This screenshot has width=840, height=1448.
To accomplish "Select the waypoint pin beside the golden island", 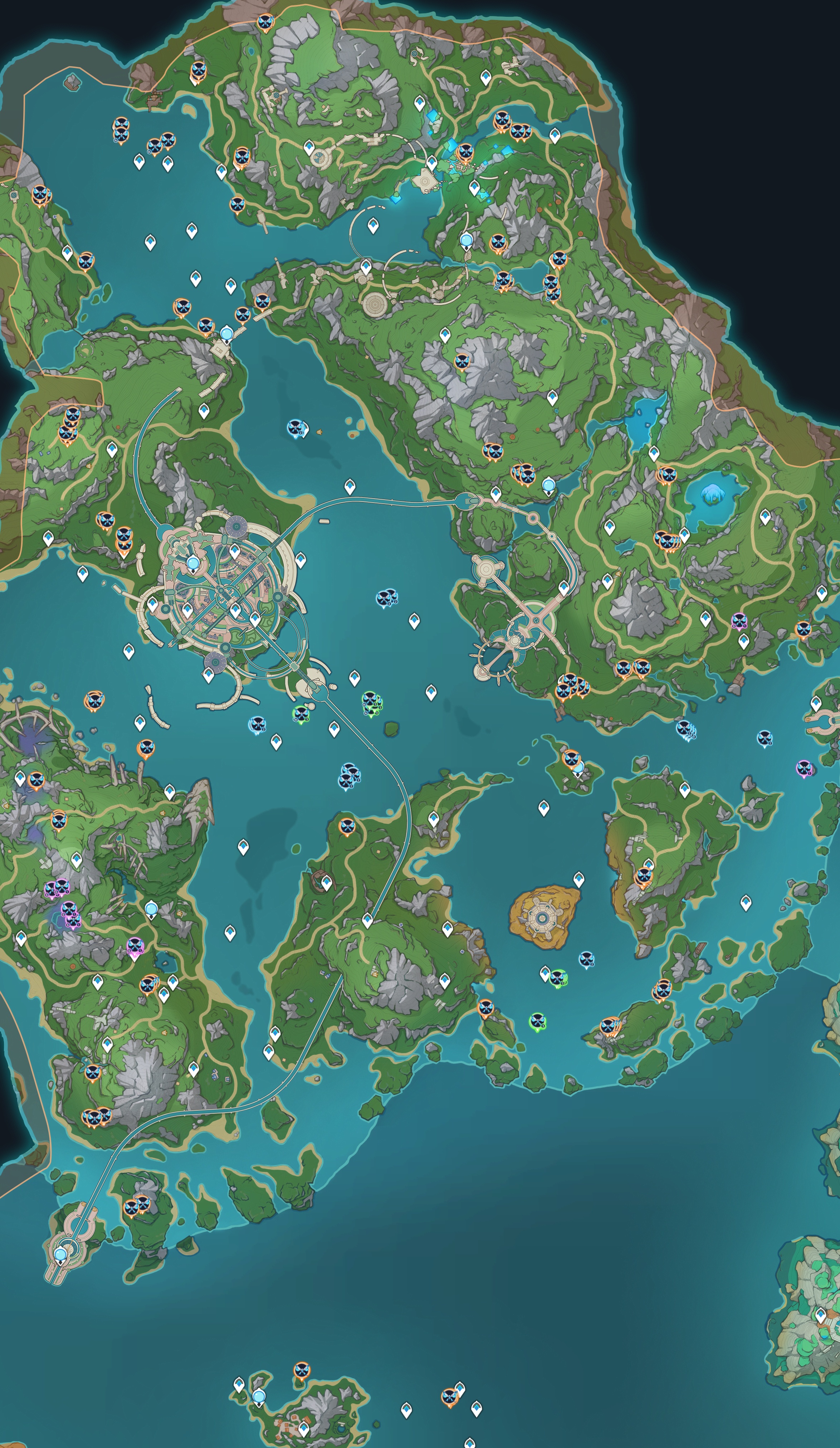I will (x=578, y=879).
